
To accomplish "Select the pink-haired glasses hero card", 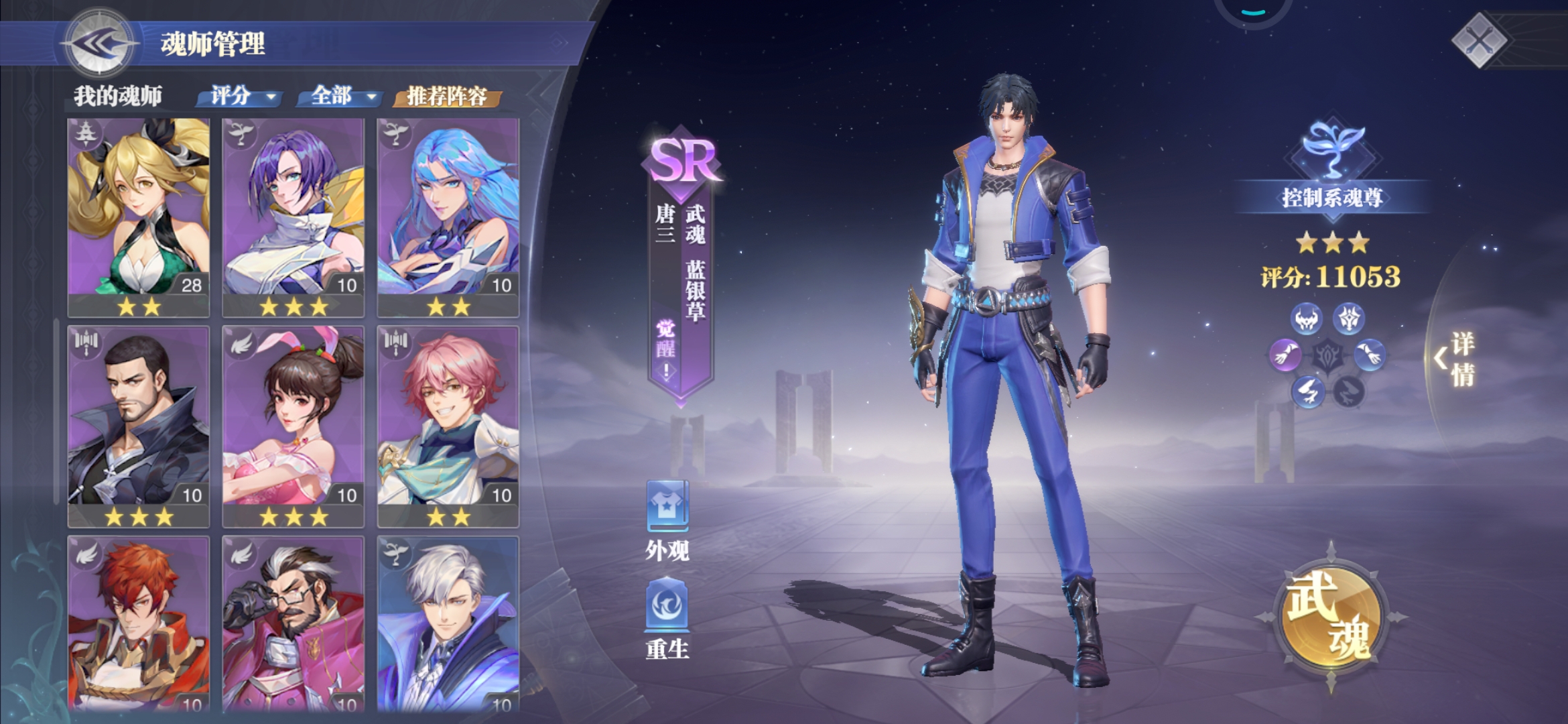I will click(448, 424).
